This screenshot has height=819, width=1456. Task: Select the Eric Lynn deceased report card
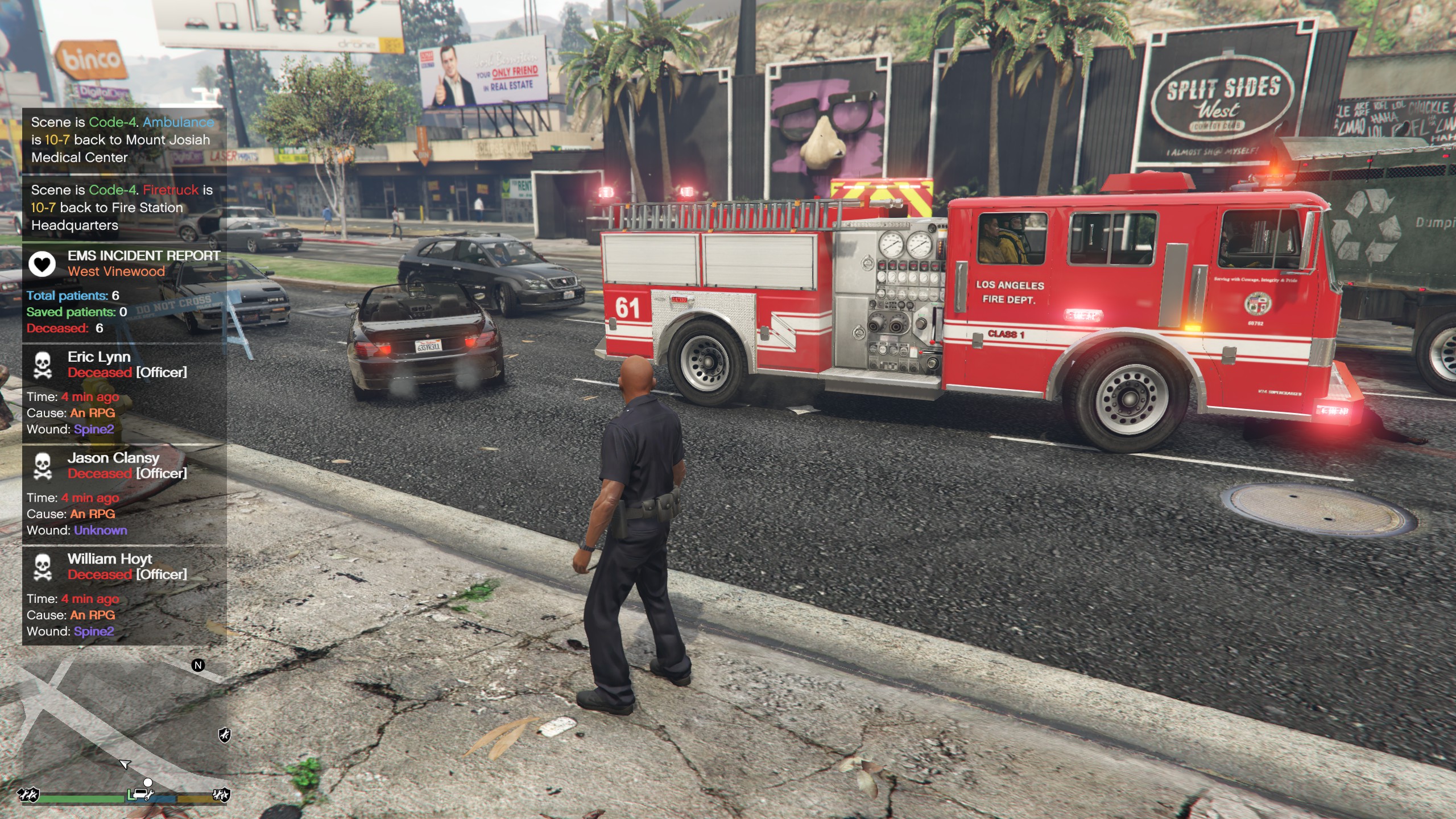(124, 393)
